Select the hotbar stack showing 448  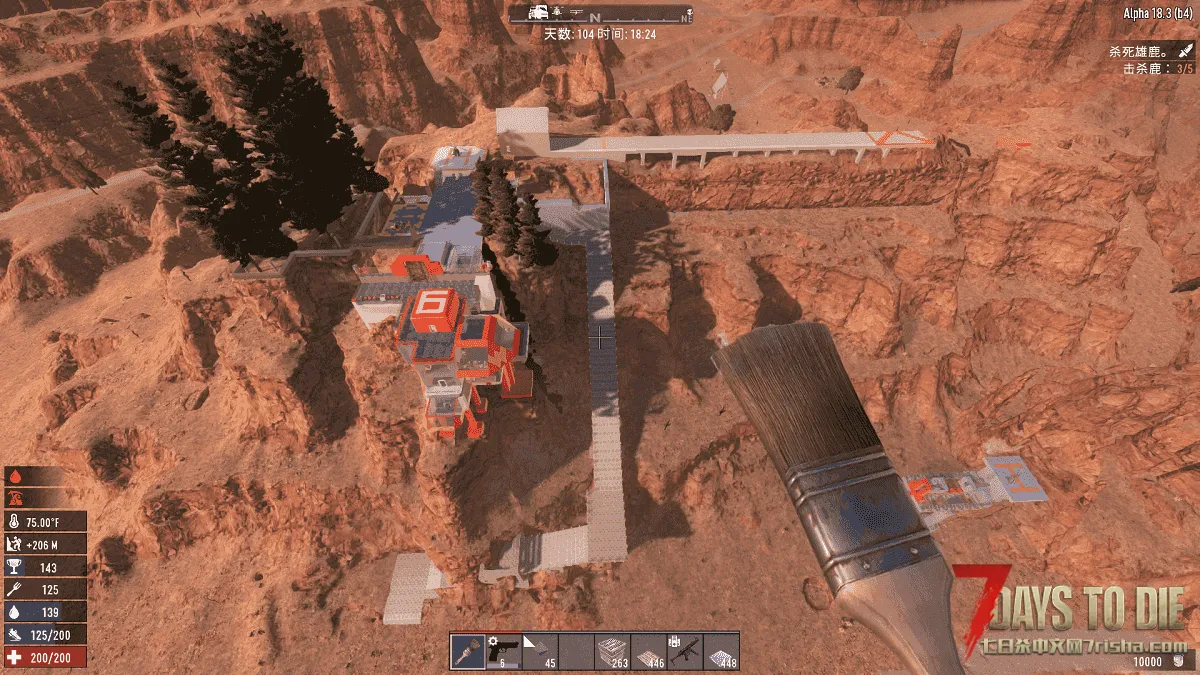point(721,651)
